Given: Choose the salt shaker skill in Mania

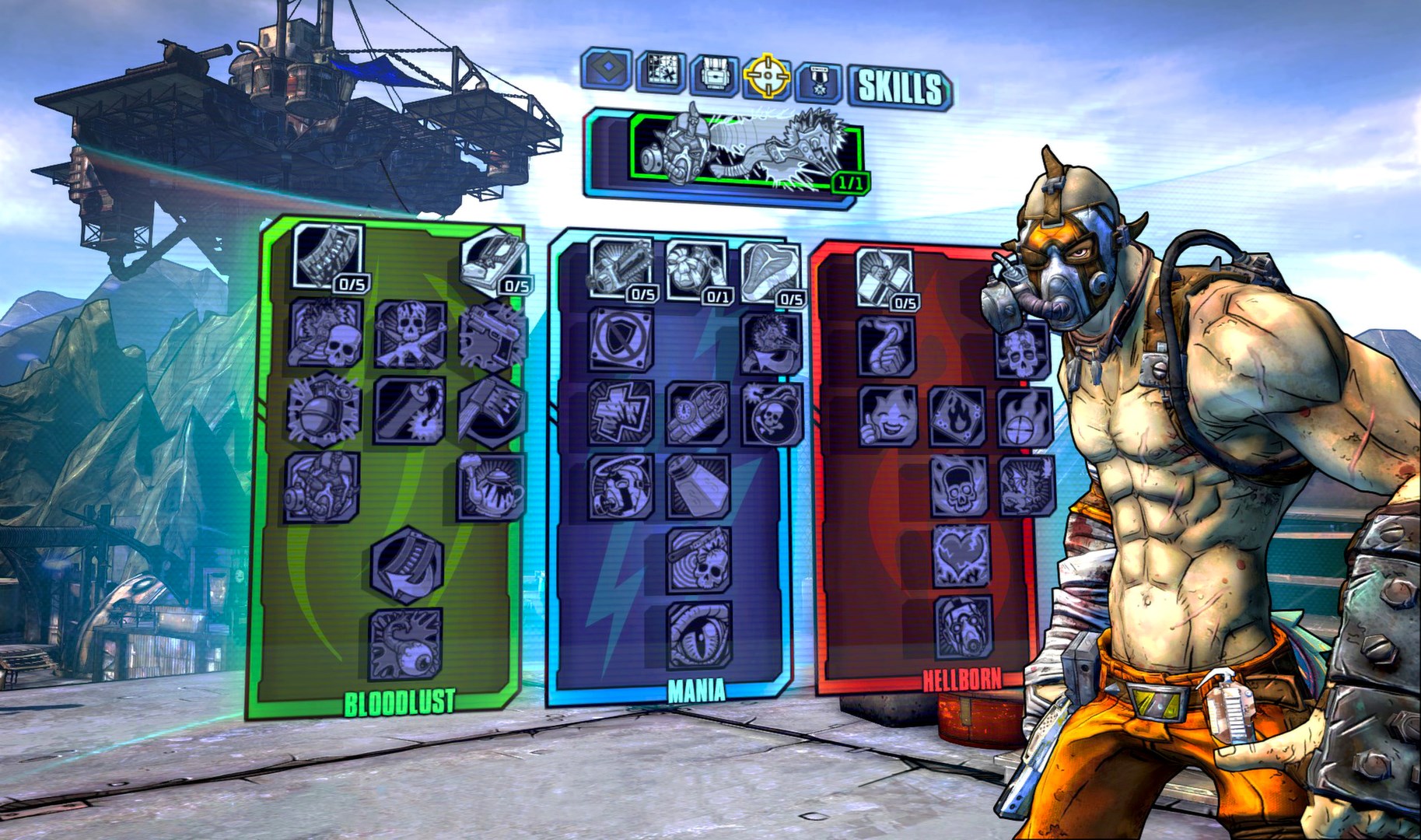Looking at the screenshot, I should 698,488.
